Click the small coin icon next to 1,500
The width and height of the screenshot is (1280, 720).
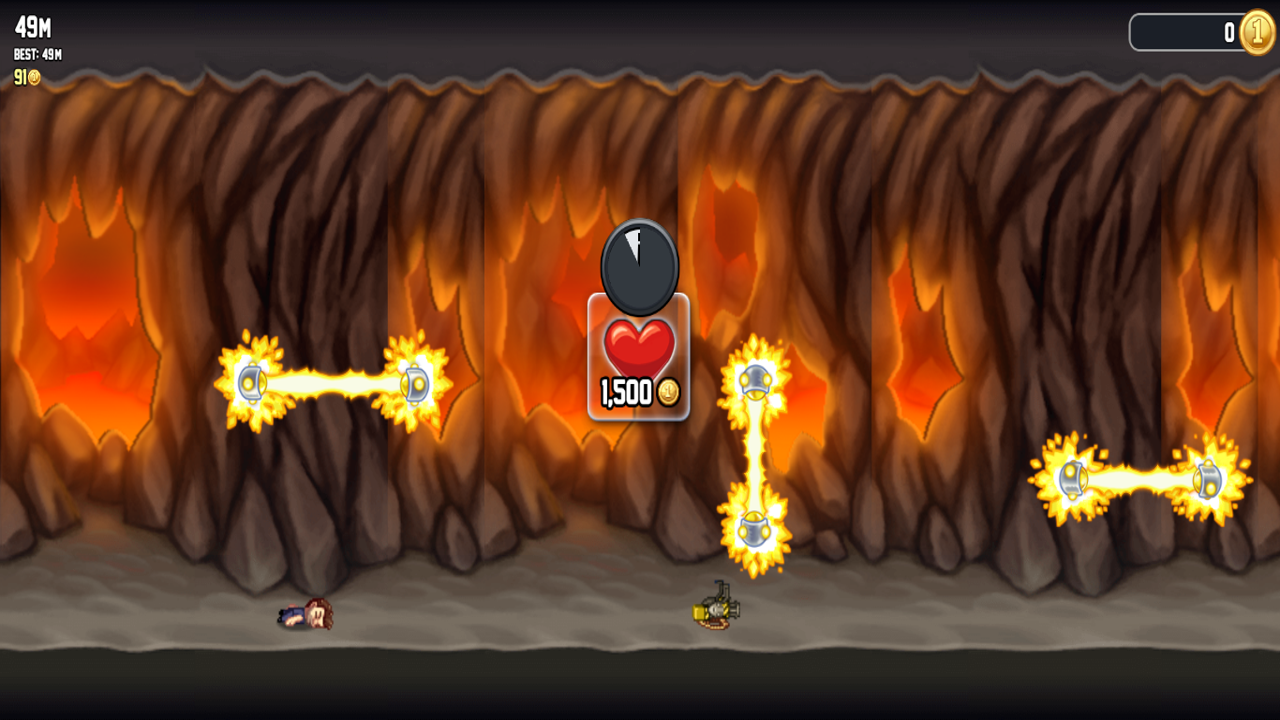pos(668,394)
